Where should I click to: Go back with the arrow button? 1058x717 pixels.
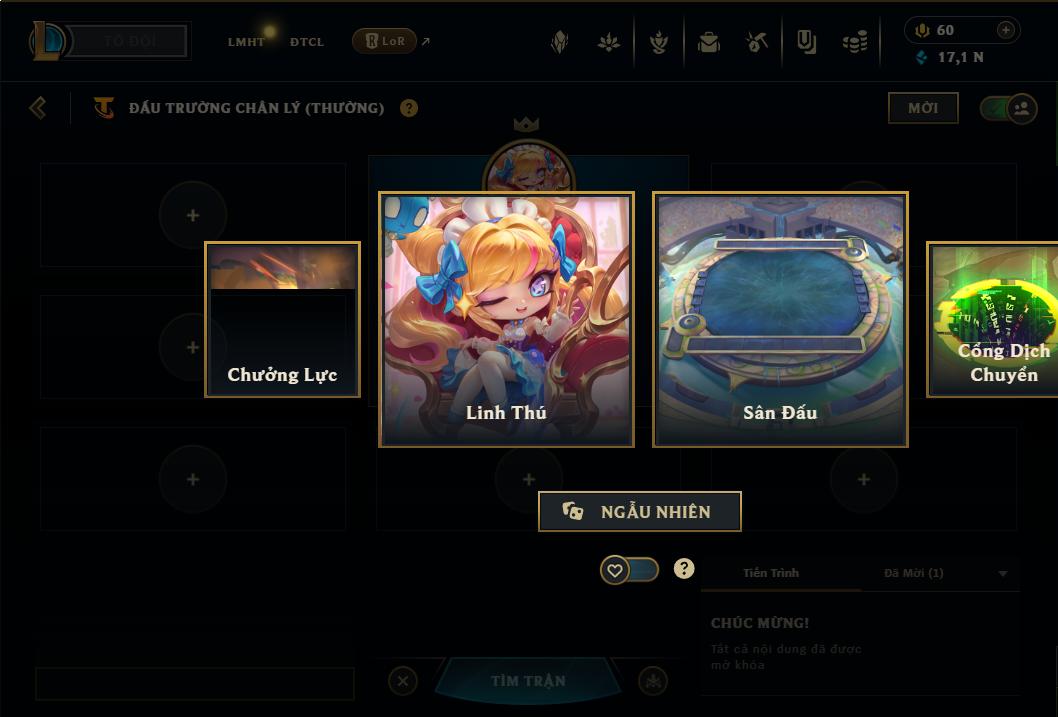coord(38,107)
